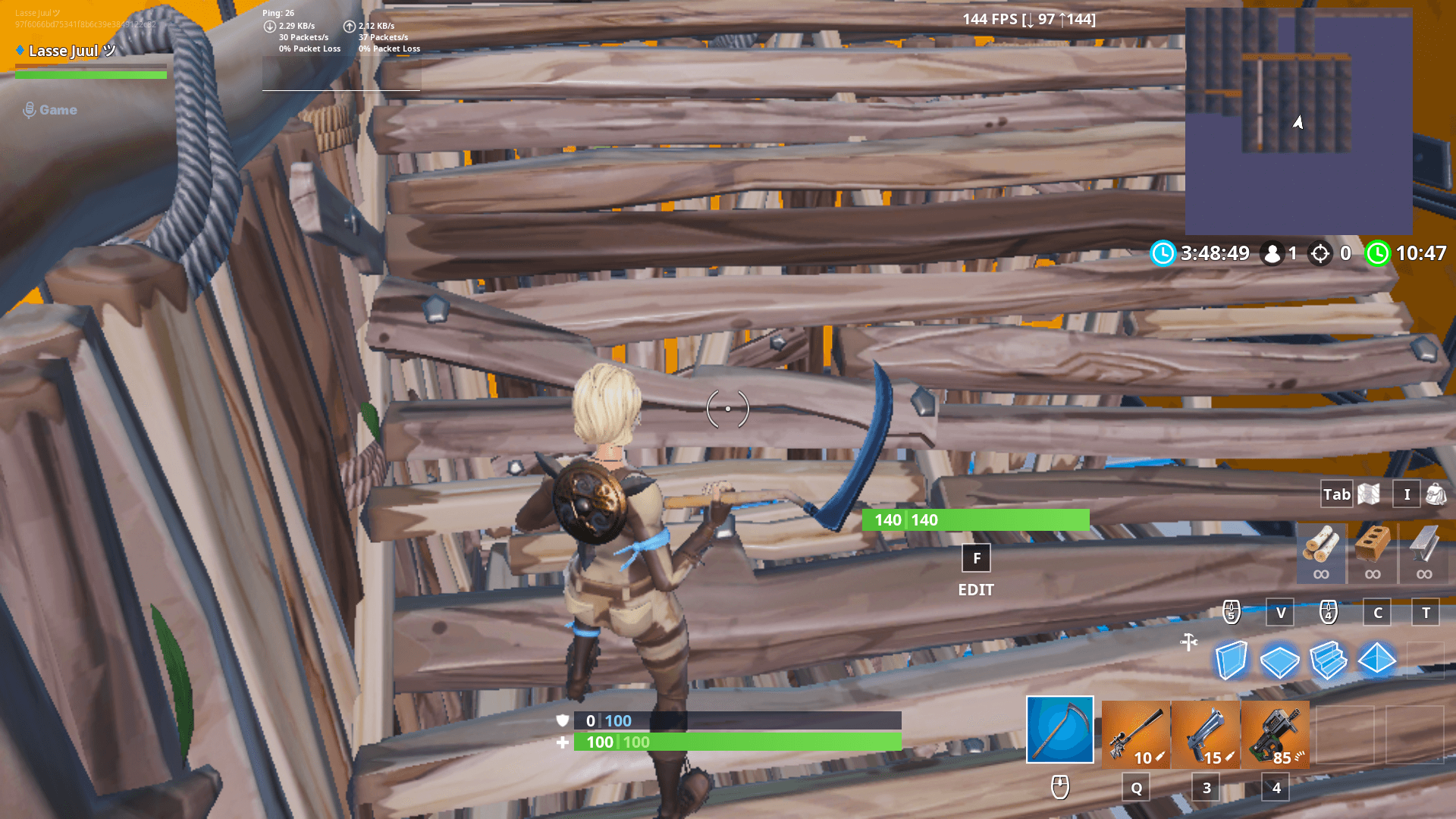1456x819 pixels.
Task: Open the backpack inventory icon
Action: point(1436,494)
